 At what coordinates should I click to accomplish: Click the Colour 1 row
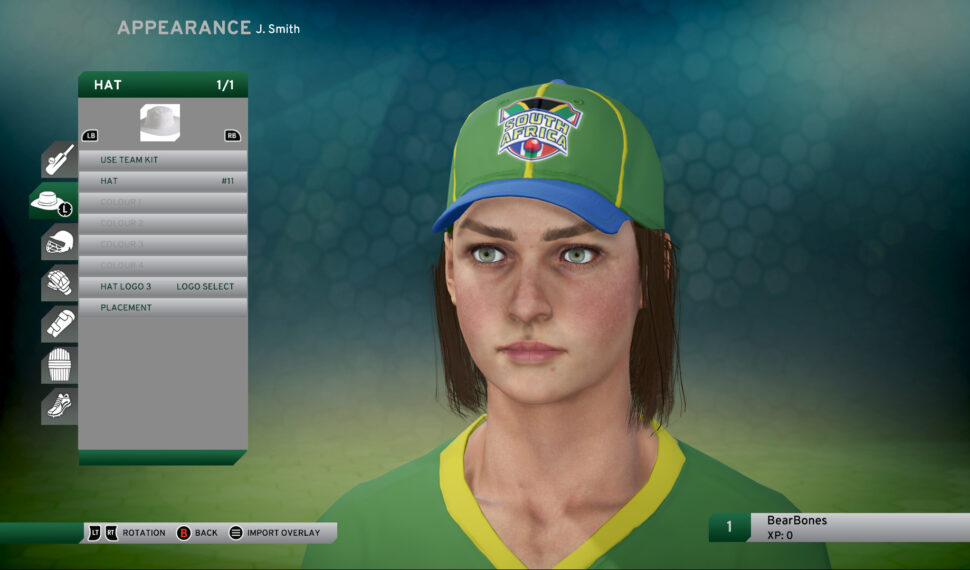(163, 202)
